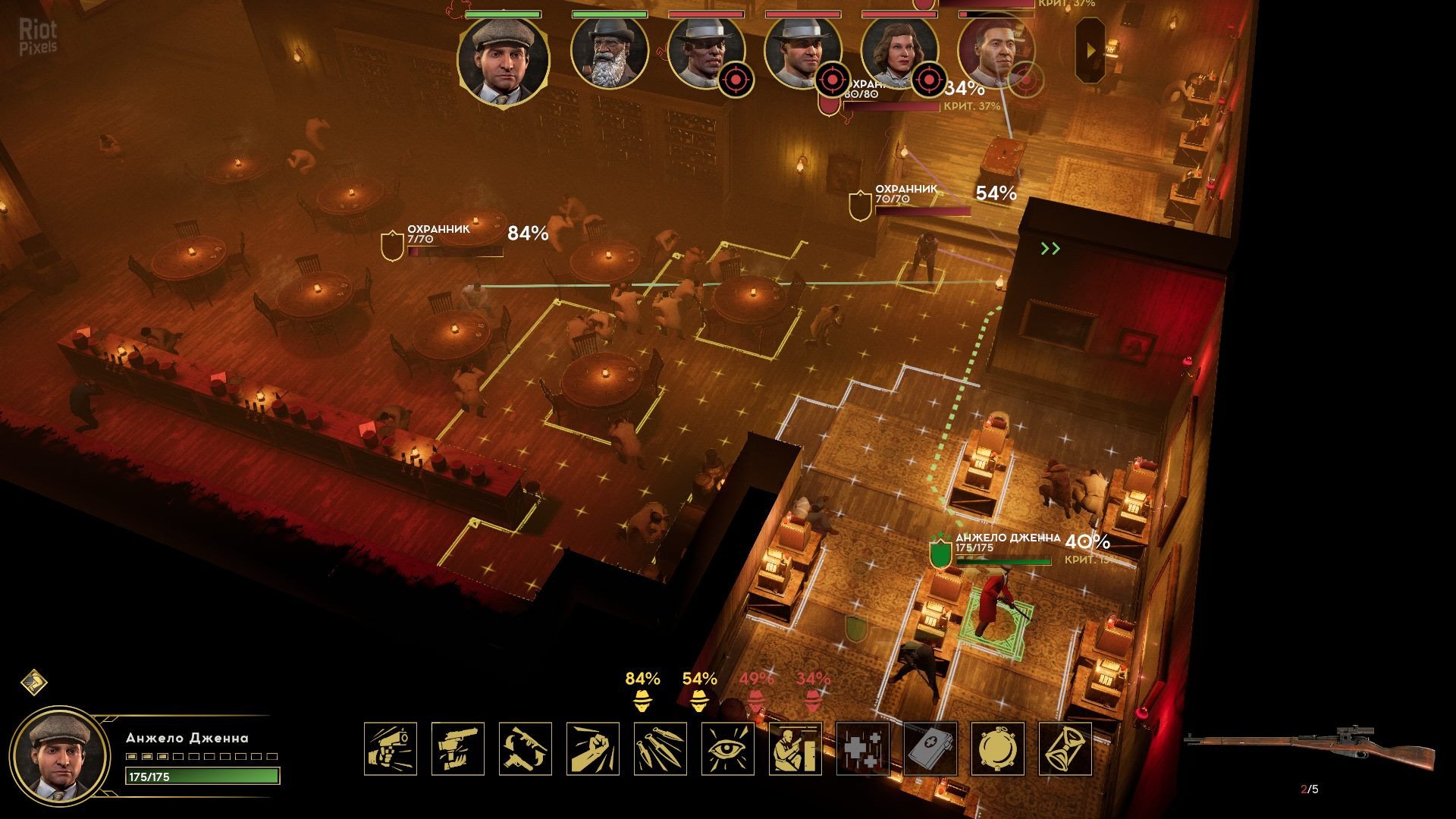
Task: Use the take cover ability
Action: pos(795,748)
